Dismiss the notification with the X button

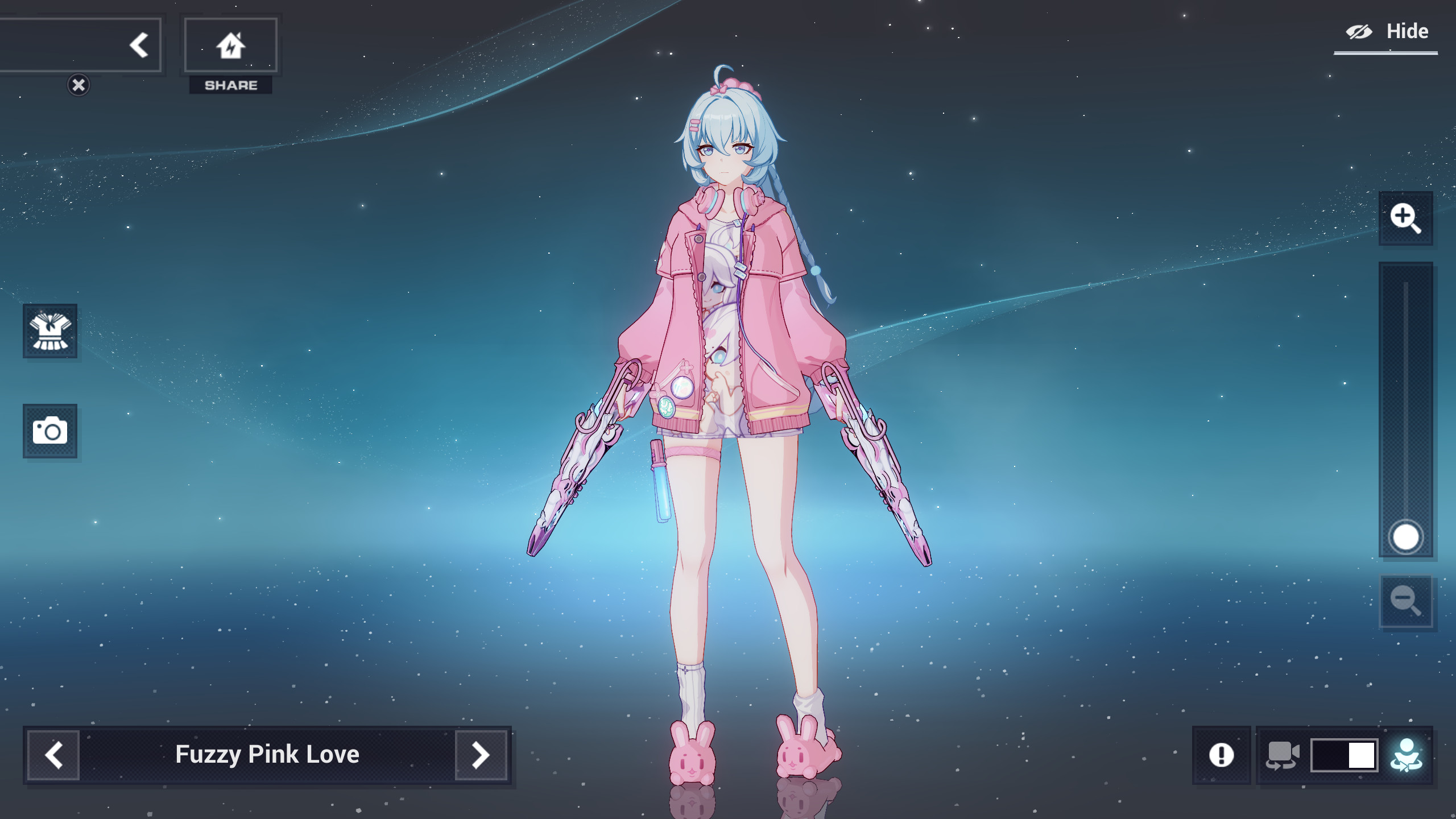pos(78,84)
